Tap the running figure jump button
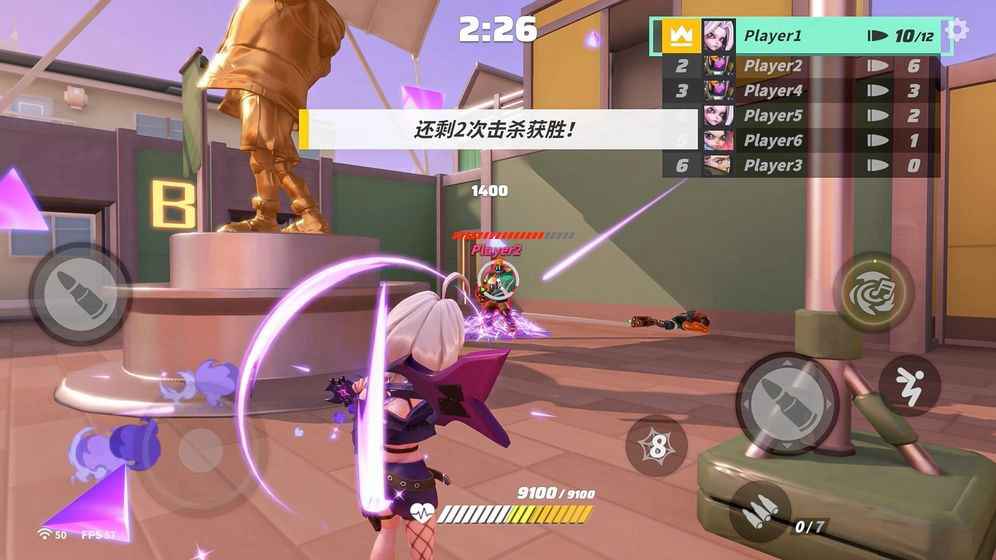This screenshot has height=560, width=996. point(909,385)
